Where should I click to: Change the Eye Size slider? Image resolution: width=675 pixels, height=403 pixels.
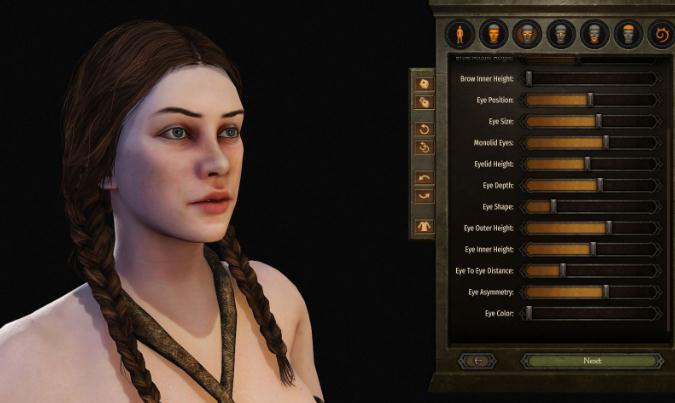coord(598,121)
